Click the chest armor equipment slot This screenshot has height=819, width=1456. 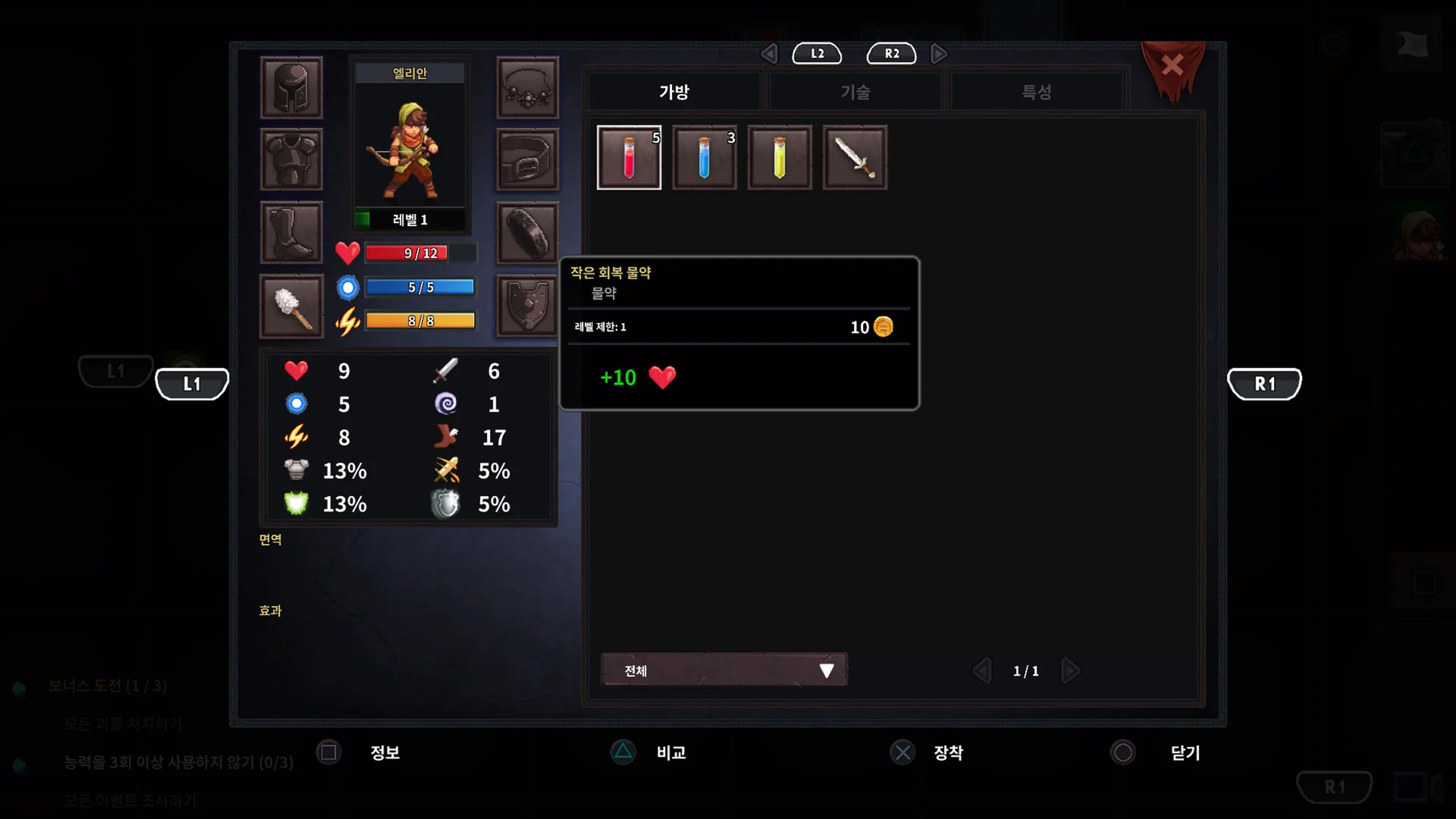[x=292, y=159]
